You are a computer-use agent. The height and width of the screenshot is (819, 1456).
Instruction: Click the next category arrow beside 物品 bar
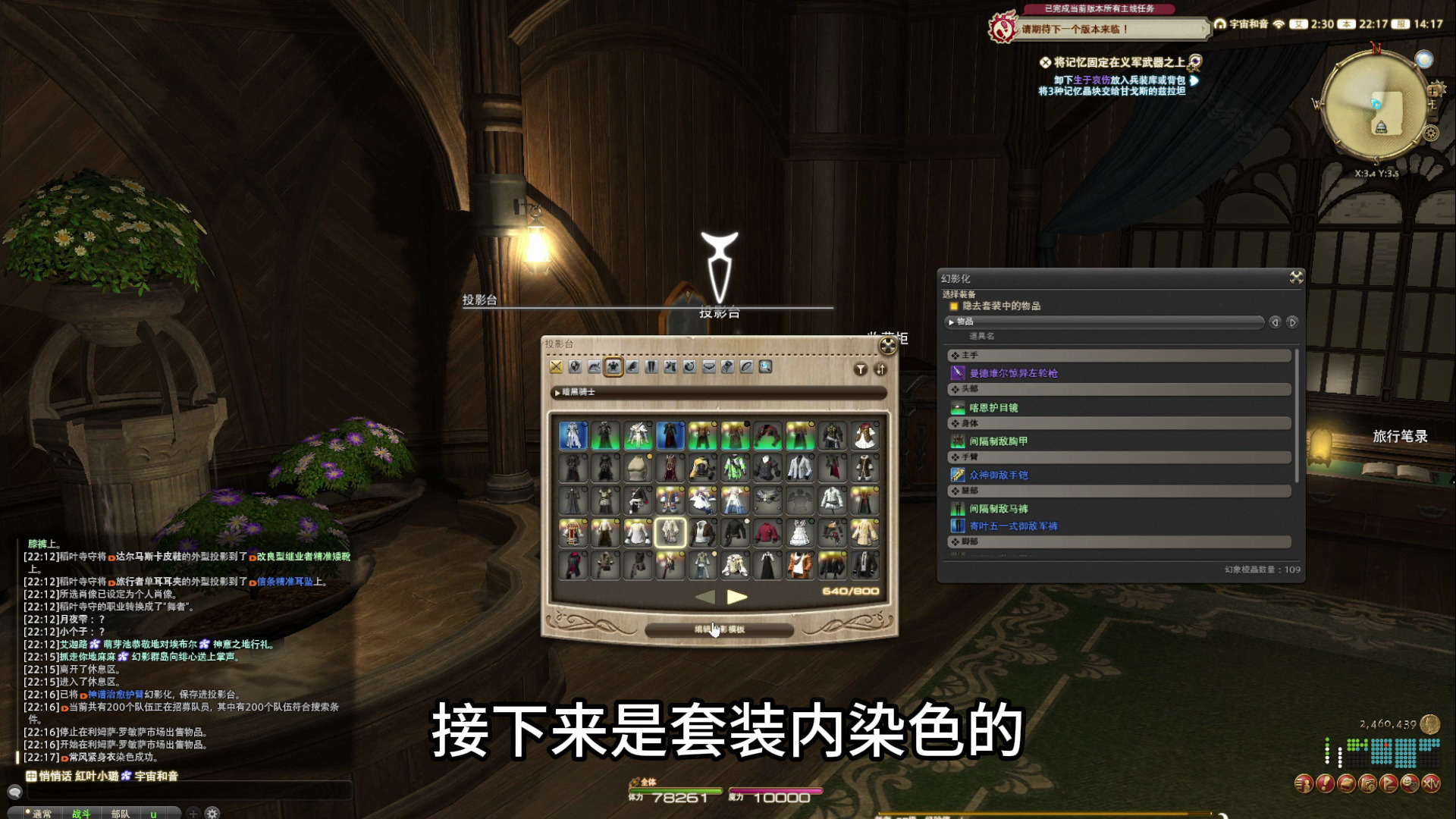point(1291,322)
